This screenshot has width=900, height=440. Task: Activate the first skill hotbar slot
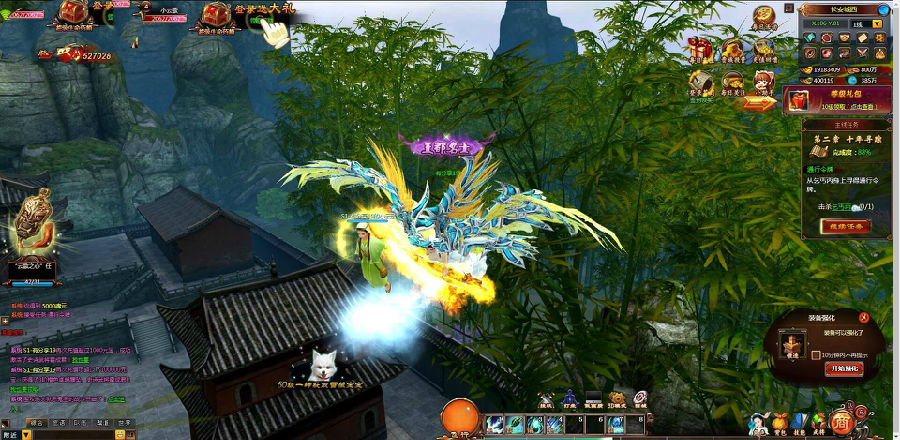tap(494, 424)
